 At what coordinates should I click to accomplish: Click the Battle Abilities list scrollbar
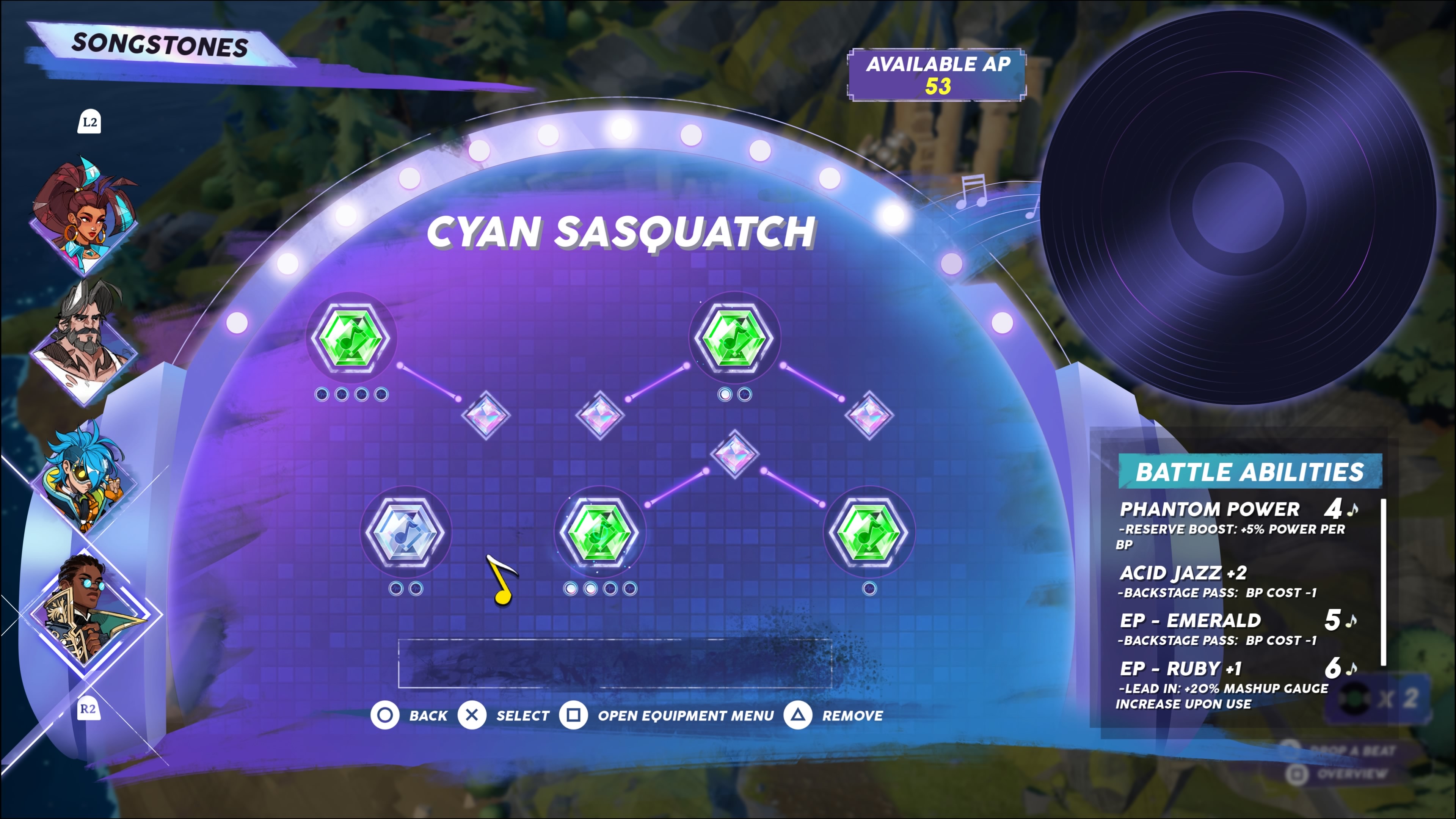[1383, 582]
